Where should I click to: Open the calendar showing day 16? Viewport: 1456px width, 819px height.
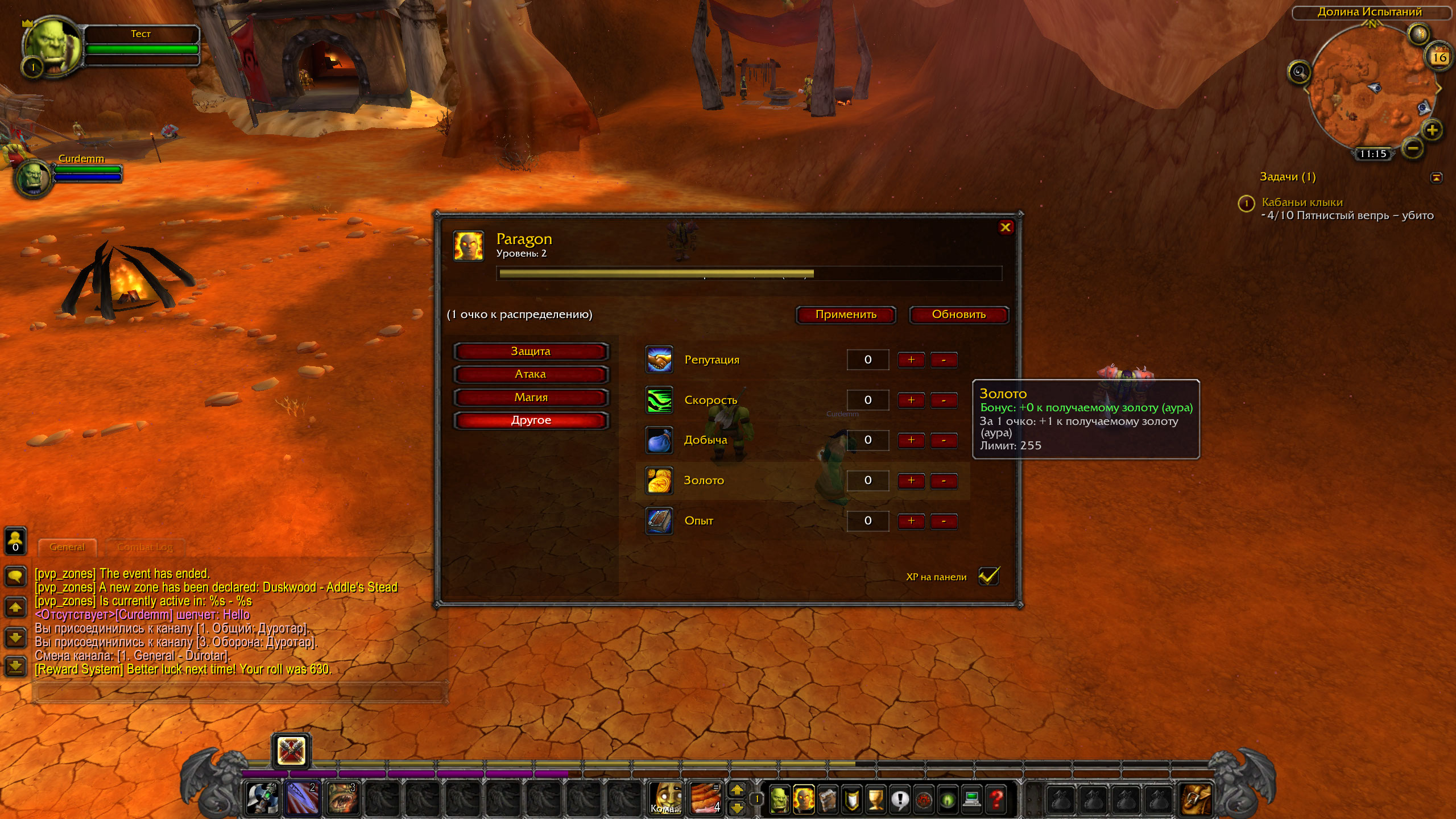point(1439,57)
